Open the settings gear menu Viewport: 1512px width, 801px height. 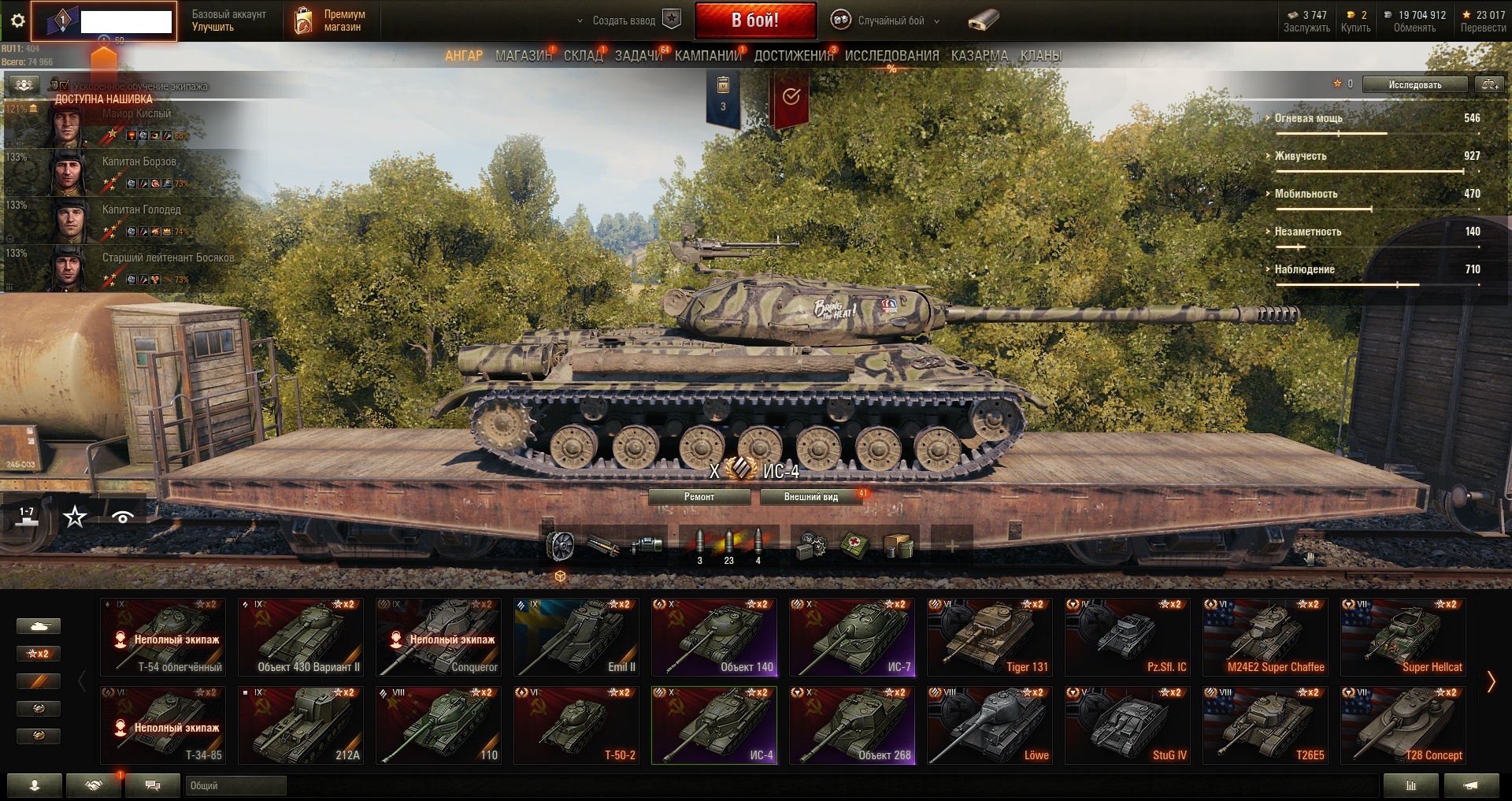point(17,21)
